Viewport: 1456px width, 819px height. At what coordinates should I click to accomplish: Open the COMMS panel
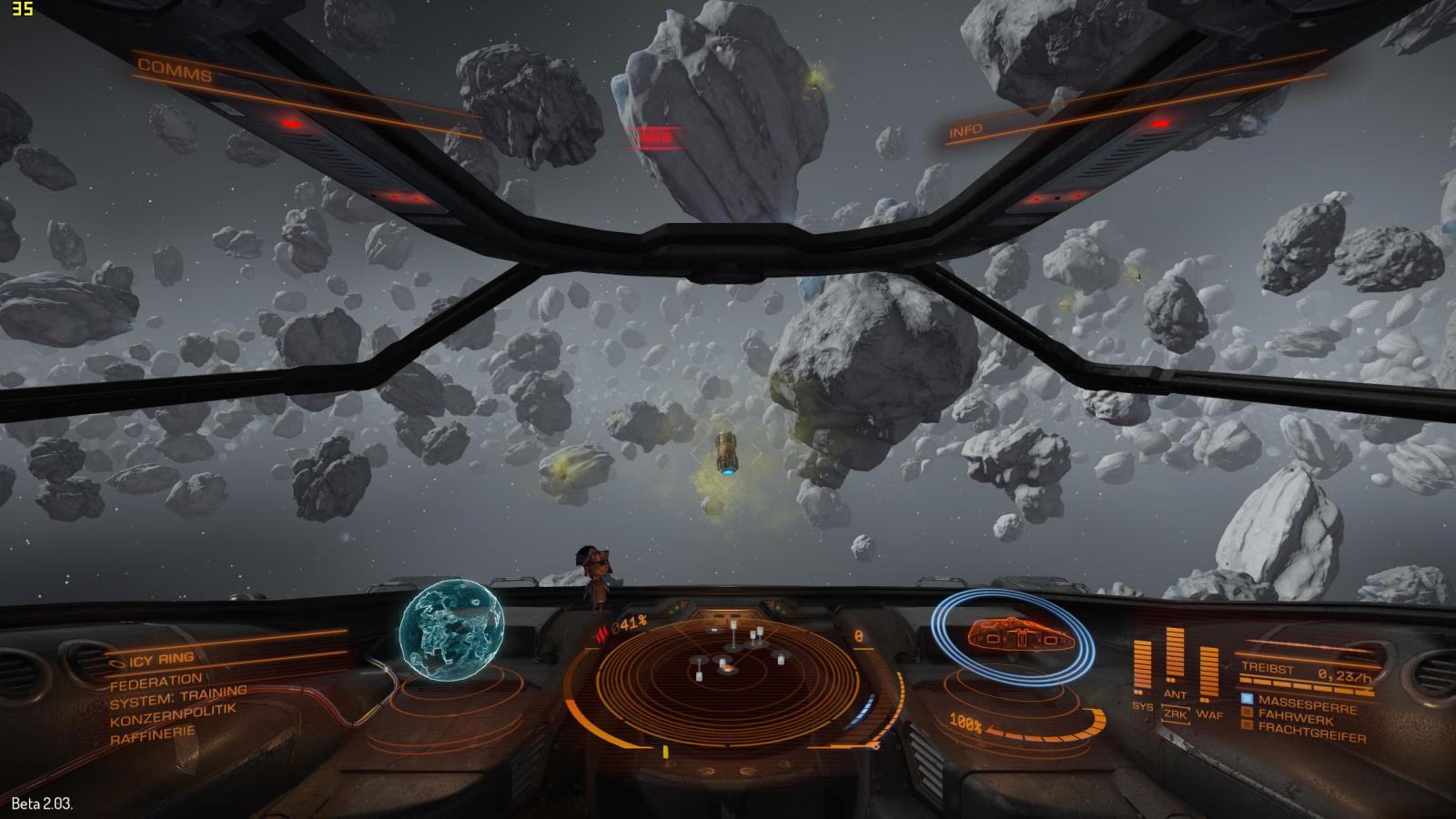coord(175,70)
